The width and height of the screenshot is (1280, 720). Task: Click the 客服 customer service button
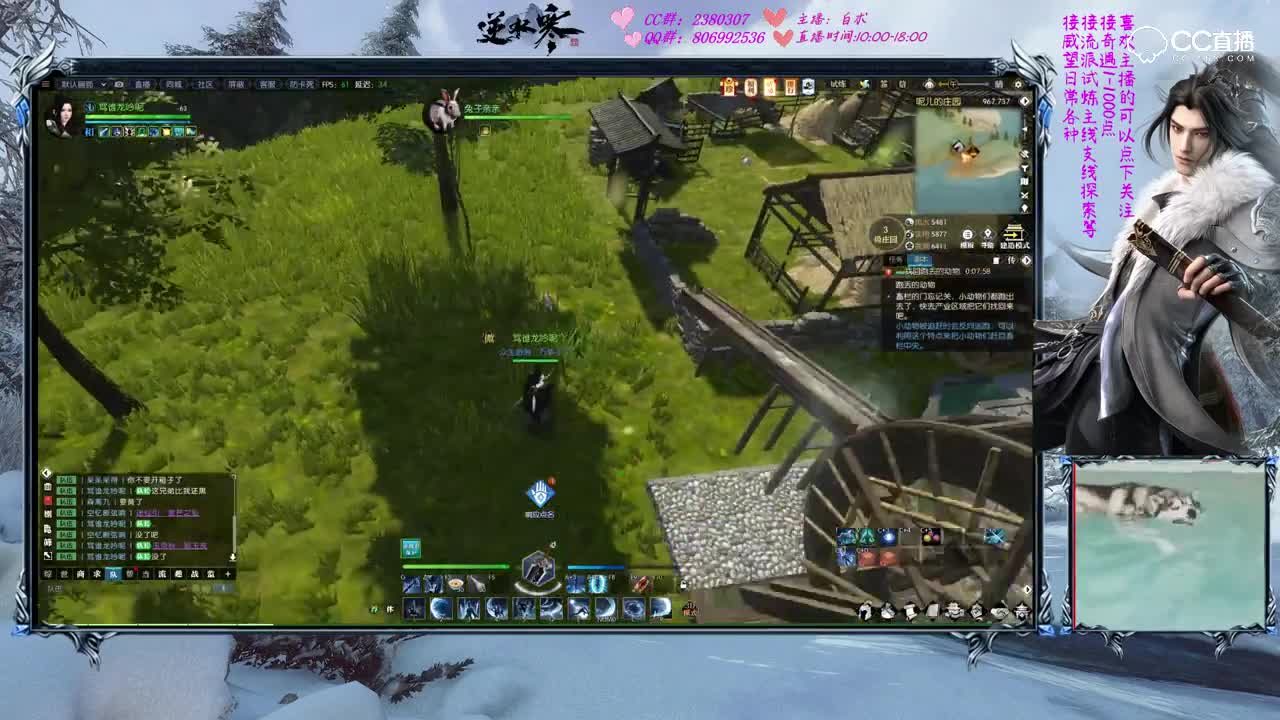tap(267, 84)
